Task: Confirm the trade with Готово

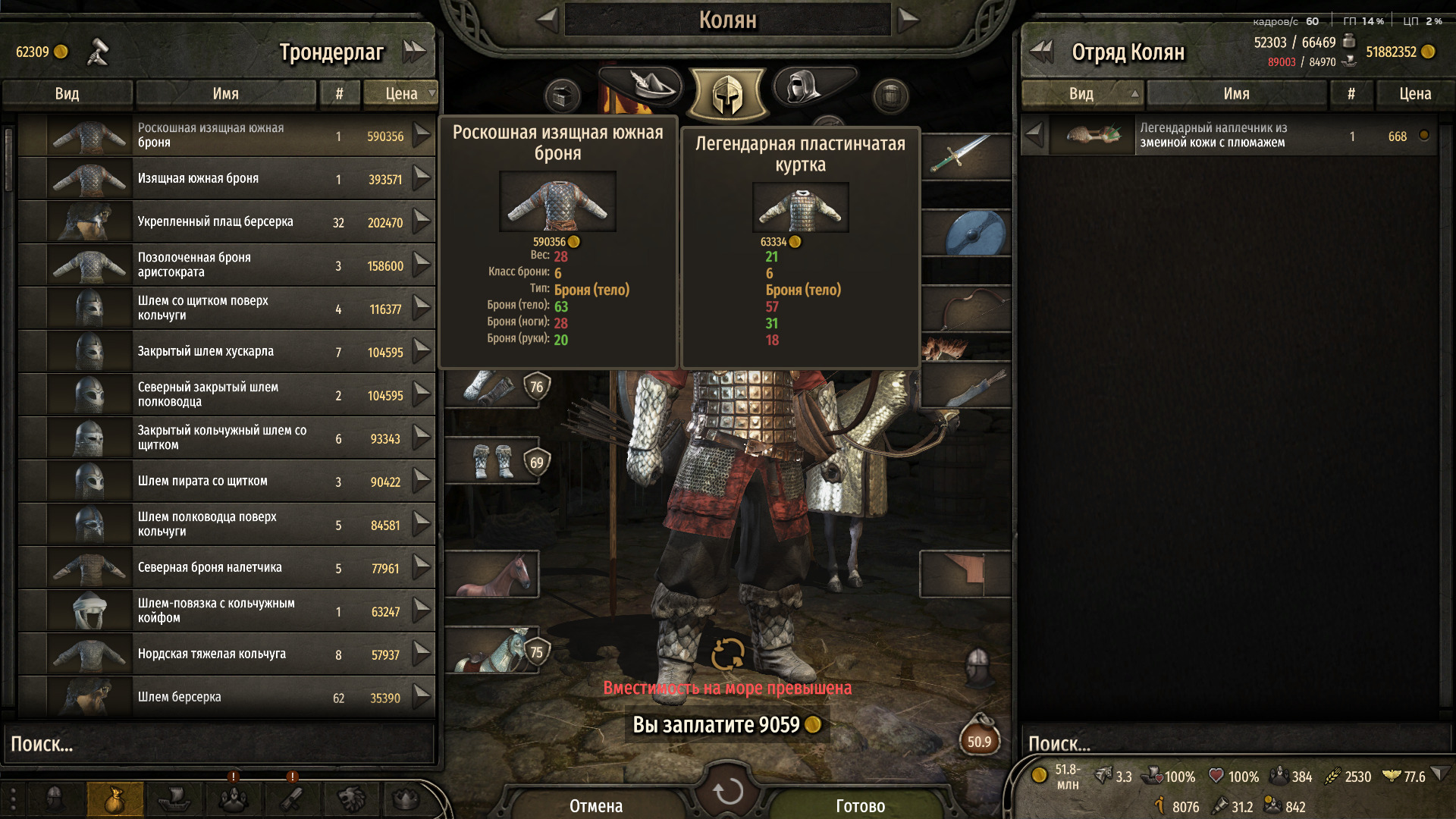Action: pos(860,805)
